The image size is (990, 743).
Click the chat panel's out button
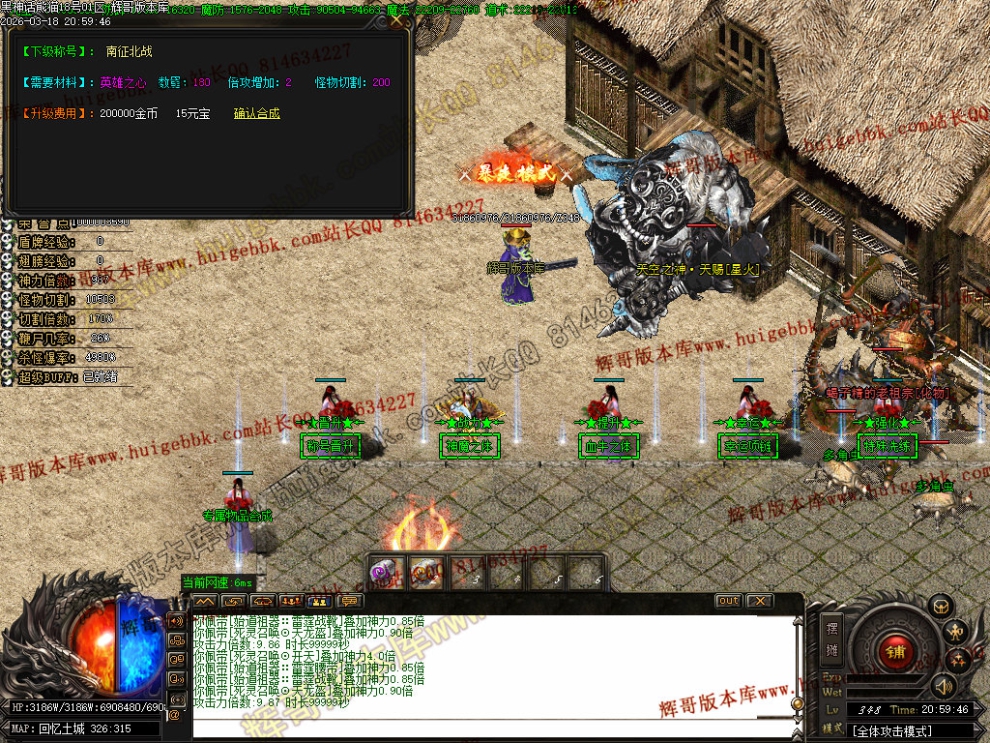[728, 601]
